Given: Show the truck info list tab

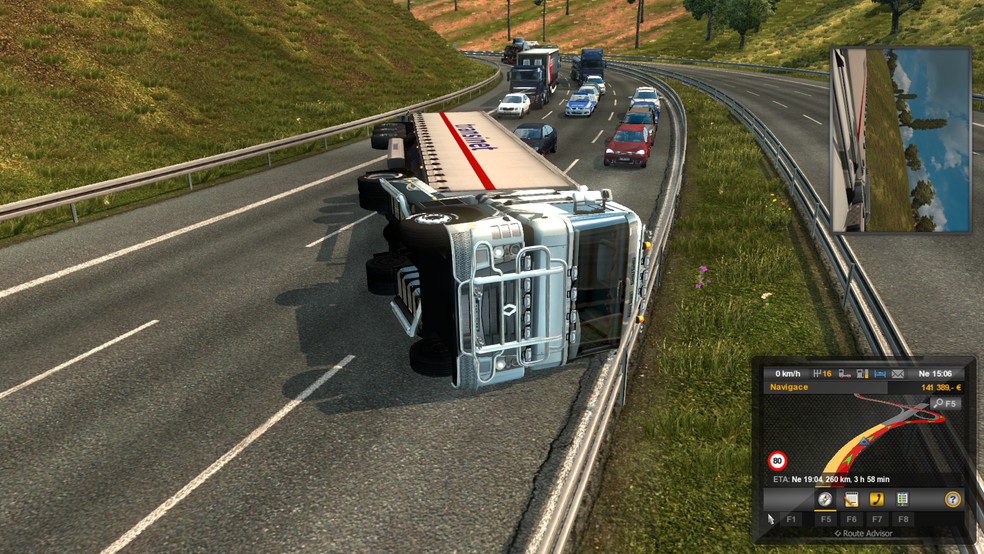Looking at the screenshot, I should pyautogui.click(x=903, y=499).
